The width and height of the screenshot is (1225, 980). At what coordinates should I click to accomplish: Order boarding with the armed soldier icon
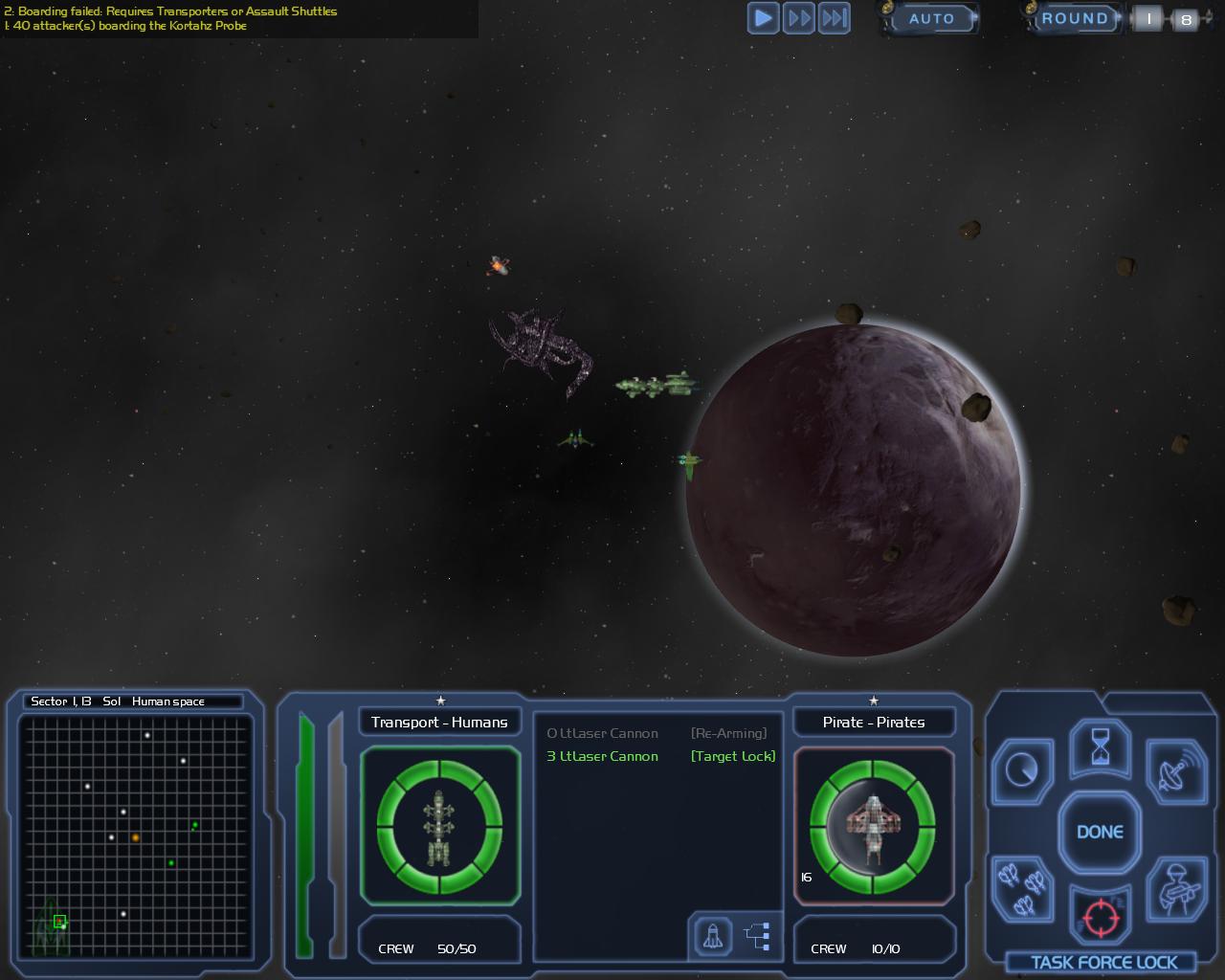[x=1176, y=887]
